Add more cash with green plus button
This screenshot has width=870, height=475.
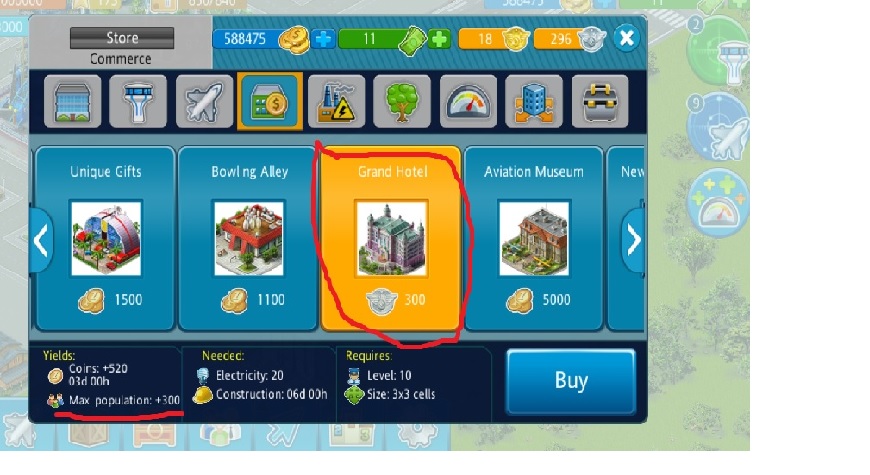pyautogui.click(x=440, y=39)
